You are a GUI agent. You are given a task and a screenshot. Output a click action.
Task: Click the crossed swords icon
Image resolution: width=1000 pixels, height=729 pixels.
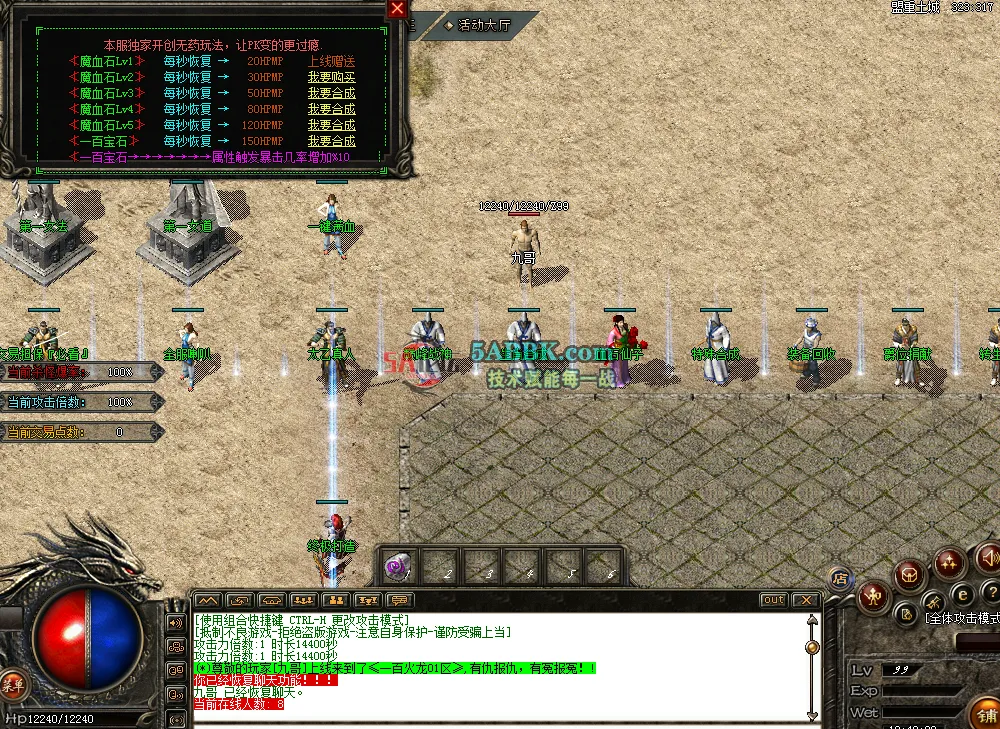pos(933,602)
